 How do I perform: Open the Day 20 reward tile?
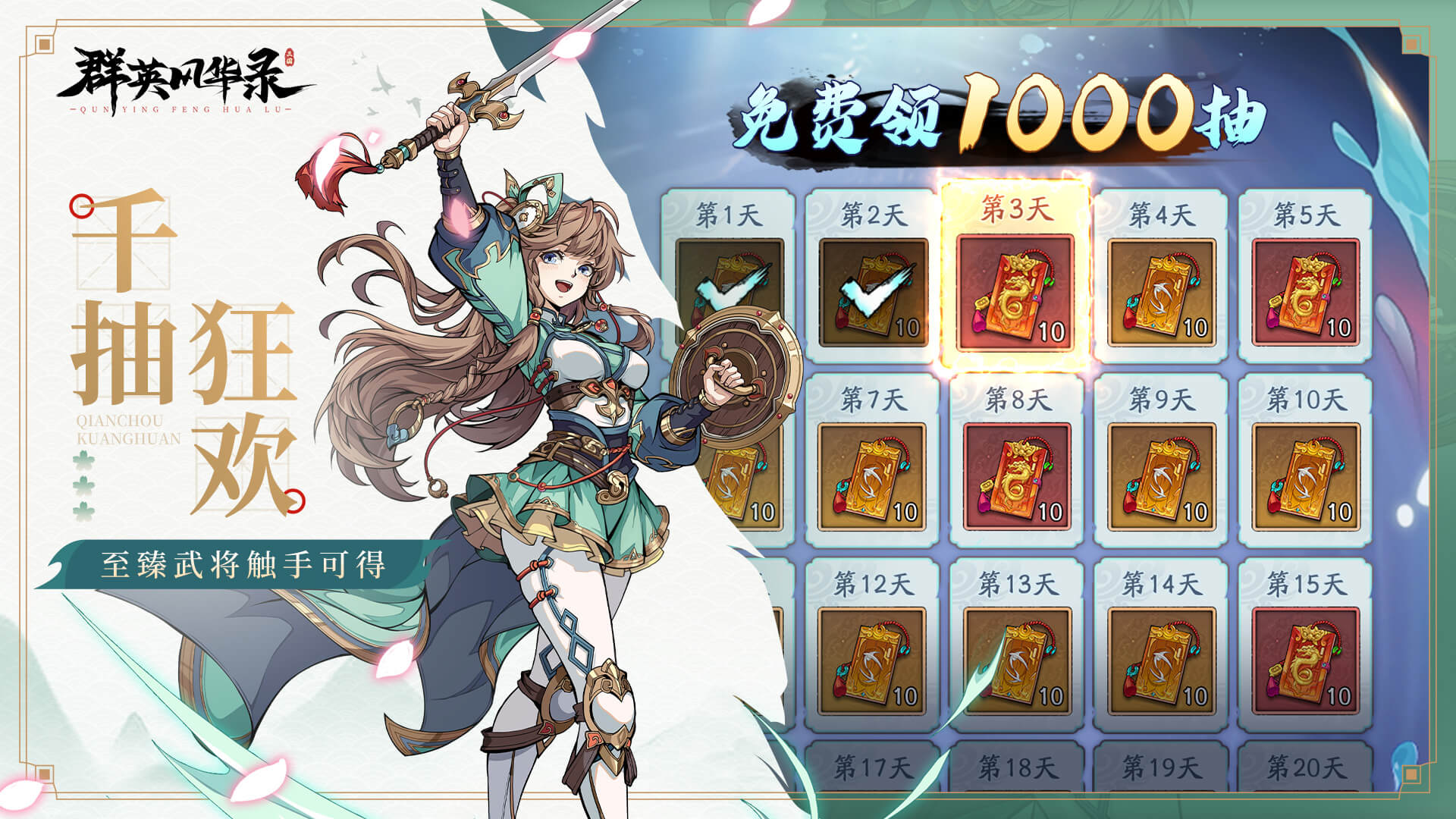pyautogui.click(x=1304, y=770)
